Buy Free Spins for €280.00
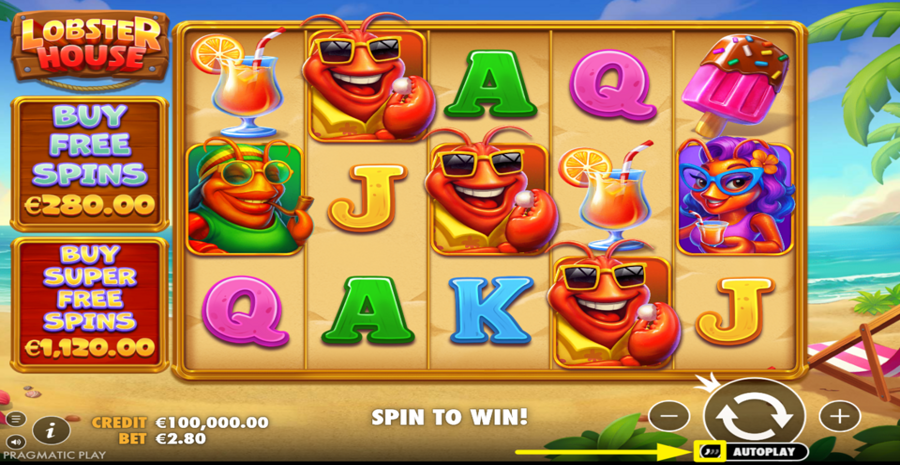Viewport: 900px width, 465px height. point(89,165)
